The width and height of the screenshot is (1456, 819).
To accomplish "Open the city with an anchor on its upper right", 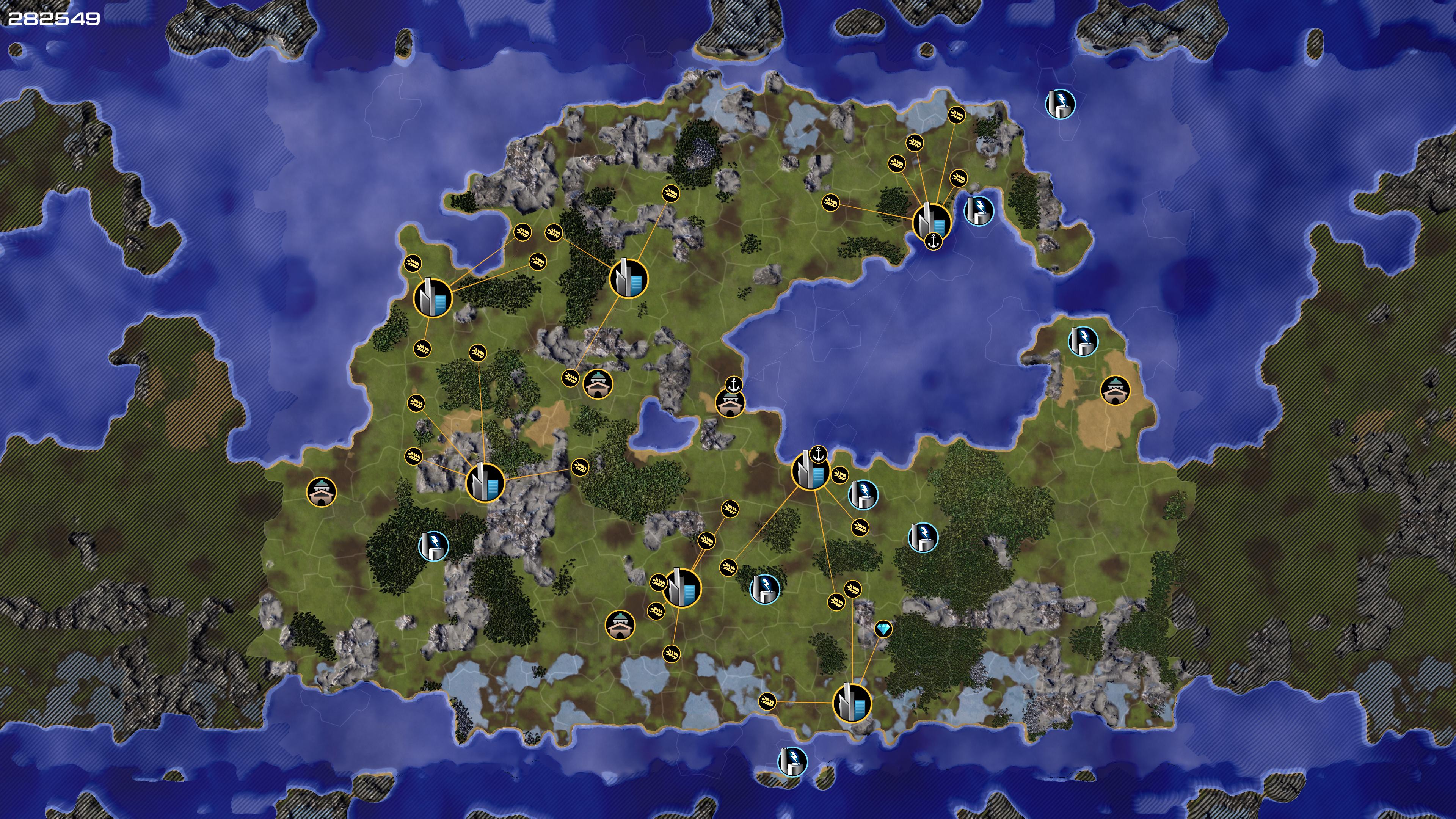I will 810,471.
